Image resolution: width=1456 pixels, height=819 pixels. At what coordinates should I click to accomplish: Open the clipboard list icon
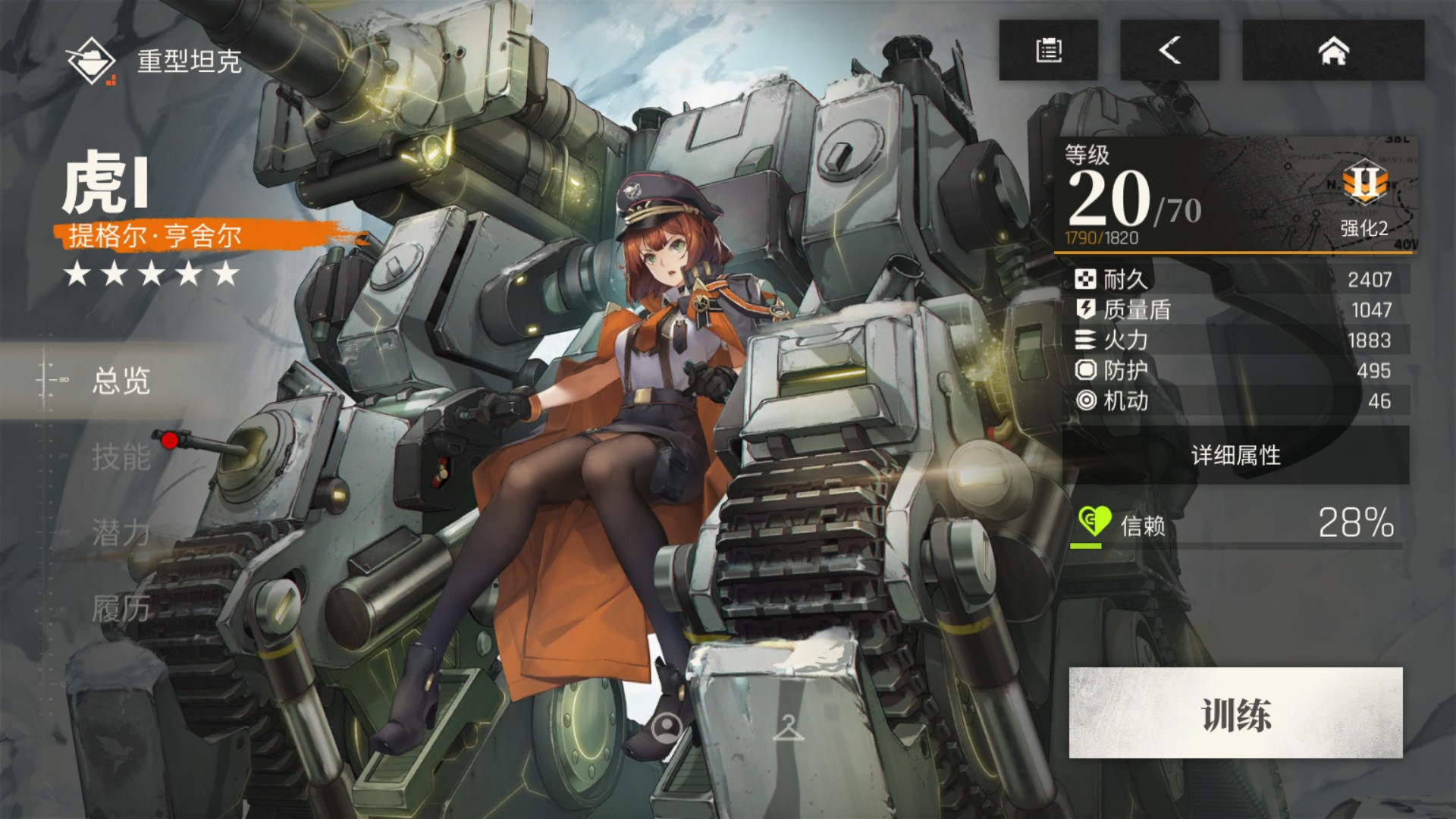(x=1048, y=50)
